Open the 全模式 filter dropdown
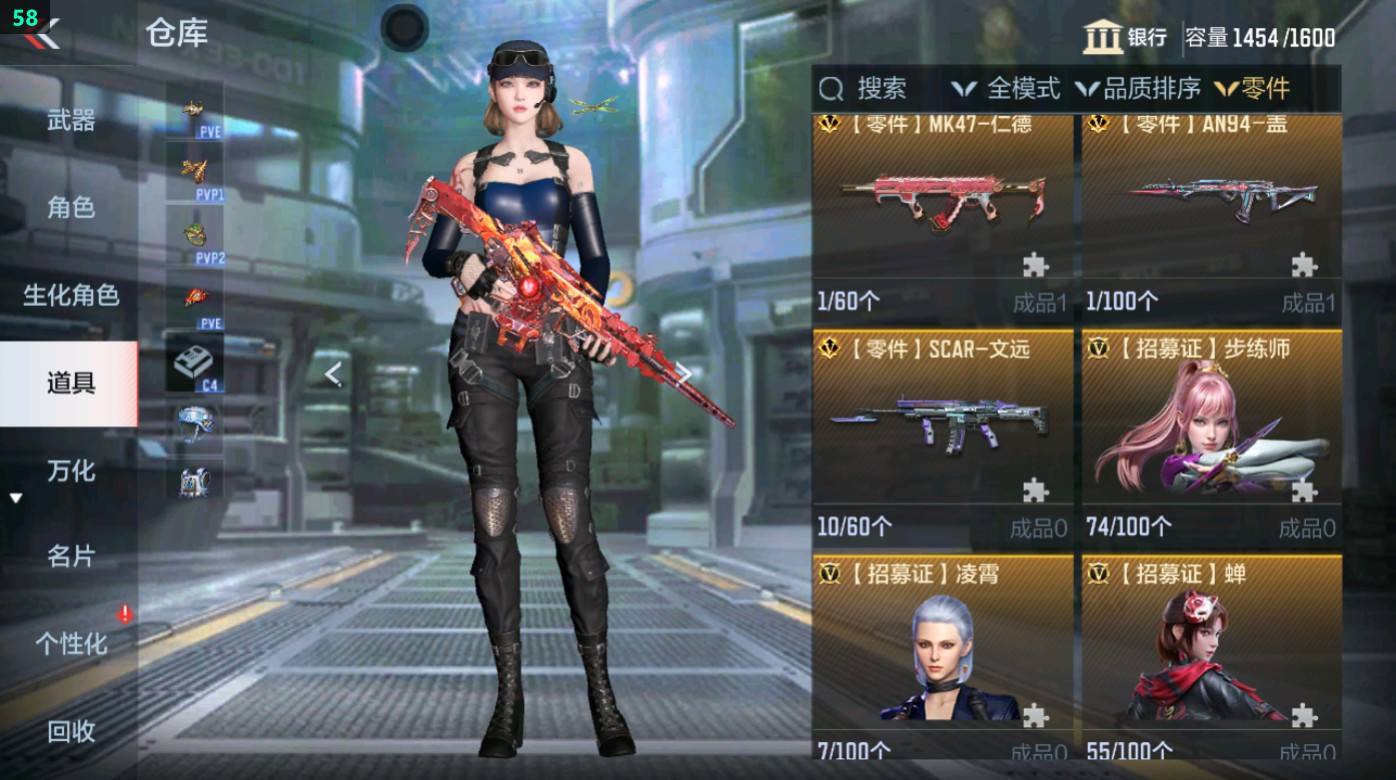Screen dimensions: 1396x780 (x=1002, y=89)
